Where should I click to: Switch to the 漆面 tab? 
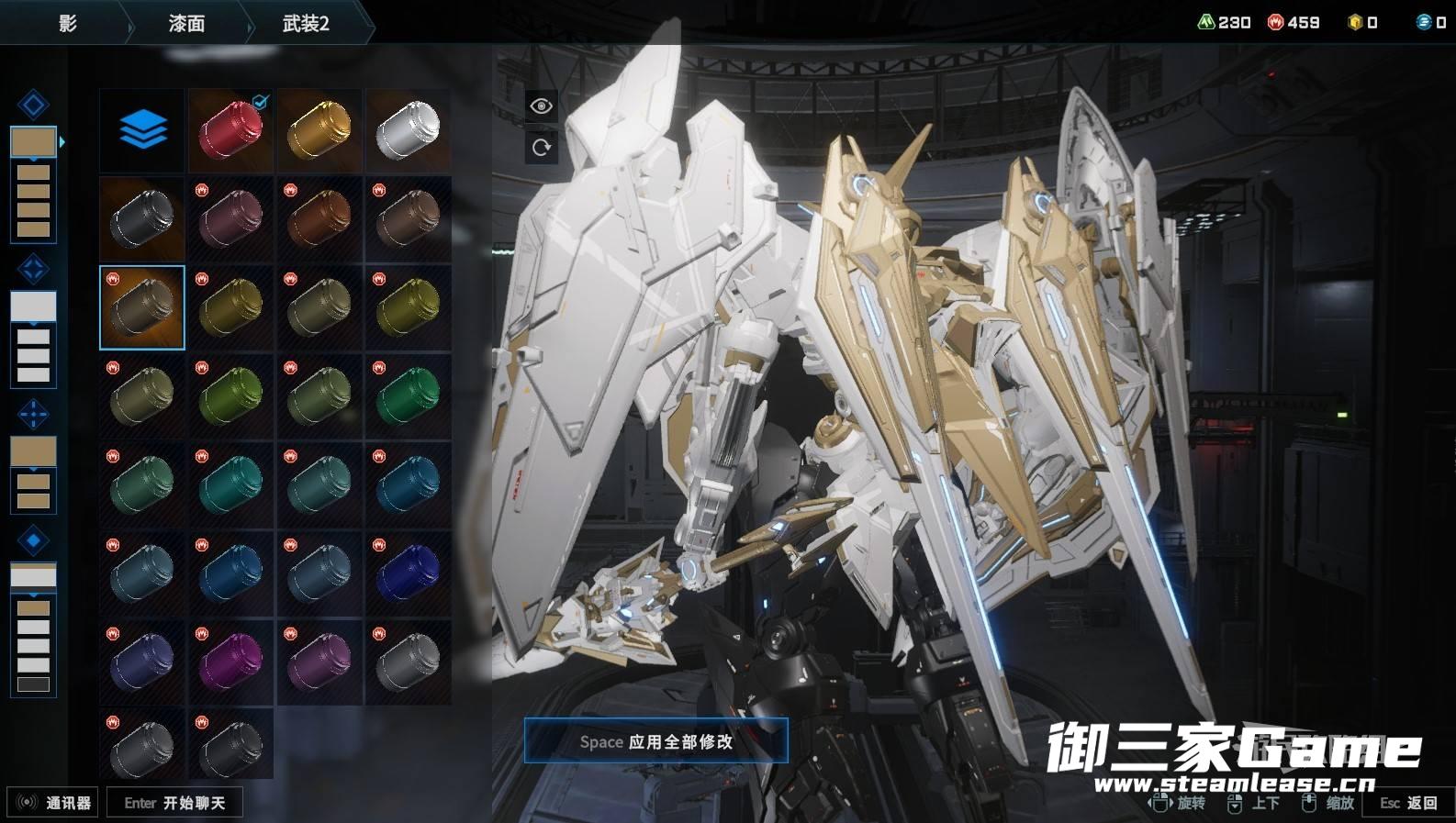pos(186,24)
